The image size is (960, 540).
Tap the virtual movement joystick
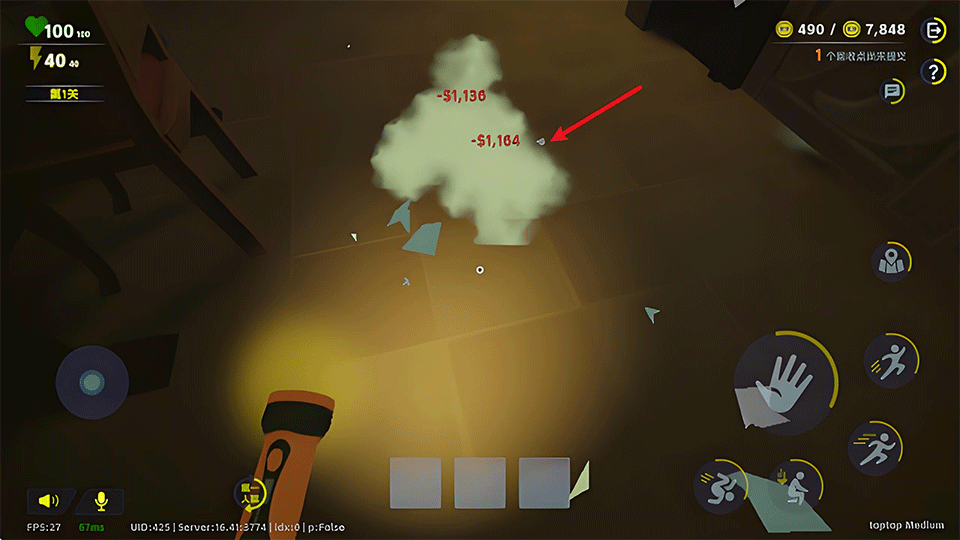point(92,382)
